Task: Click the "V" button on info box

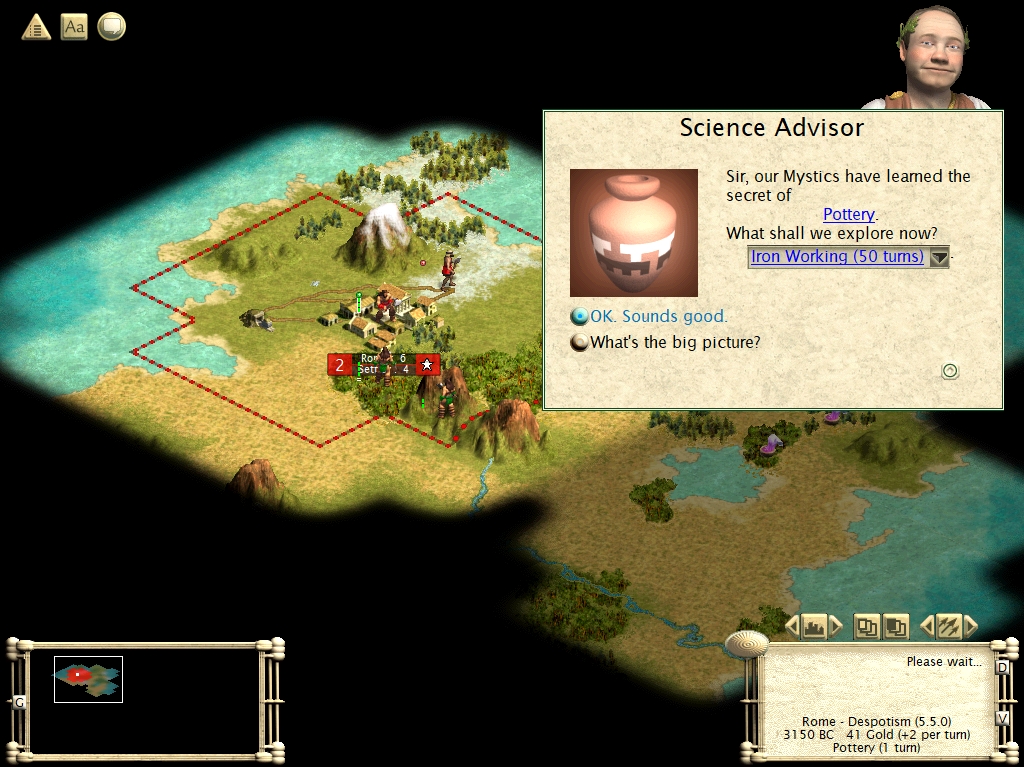Action: pyautogui.click(x=1002, y=718)
